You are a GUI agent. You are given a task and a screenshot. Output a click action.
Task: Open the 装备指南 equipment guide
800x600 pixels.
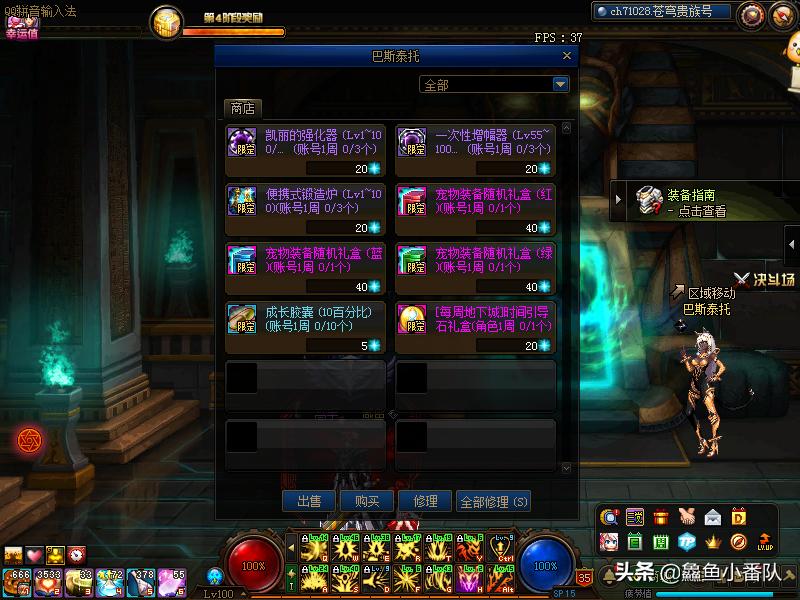coord(690,202)
